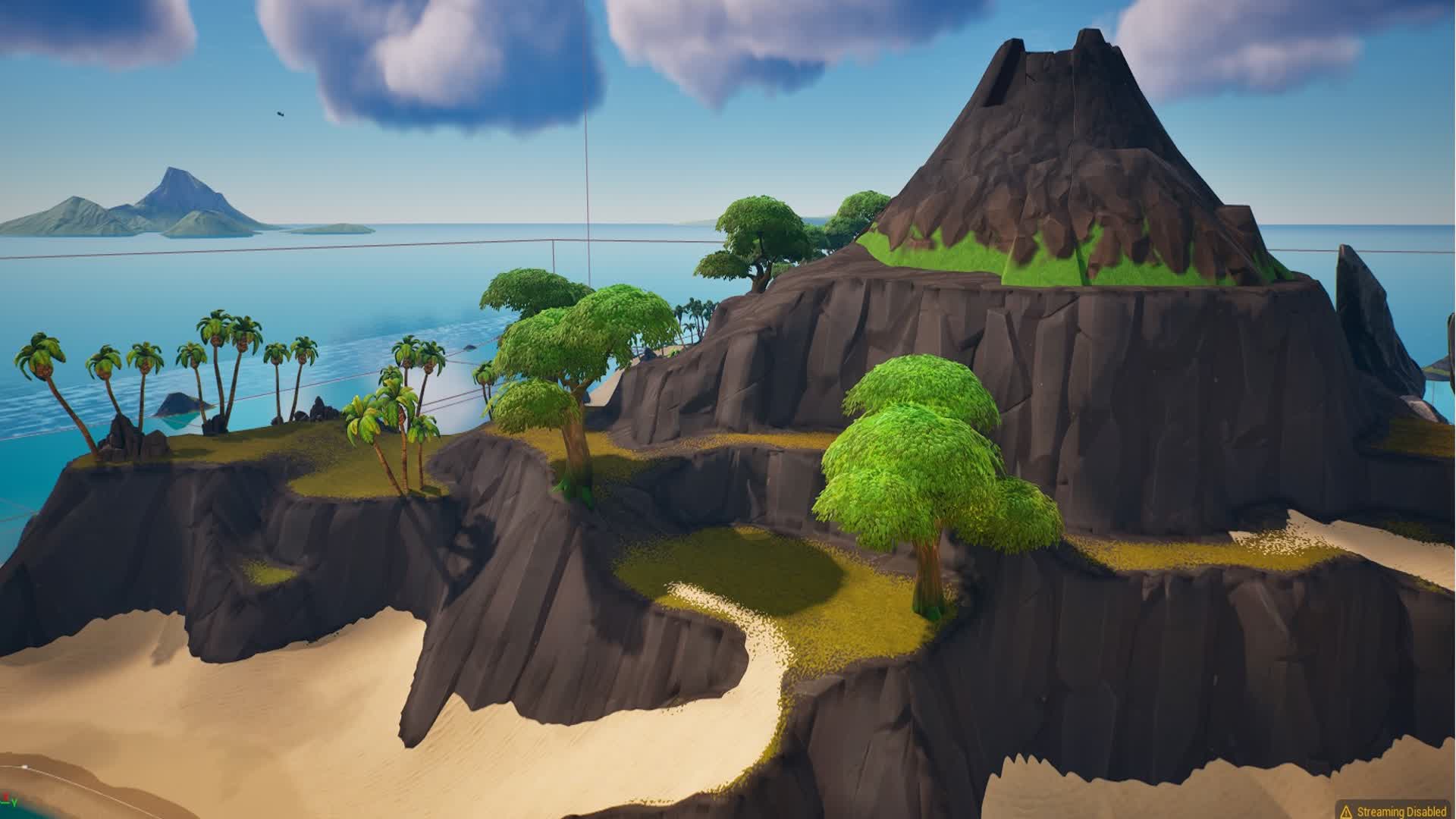
Task: Click the Streaming Disabled warning badge
Action: coord(1394,811)
